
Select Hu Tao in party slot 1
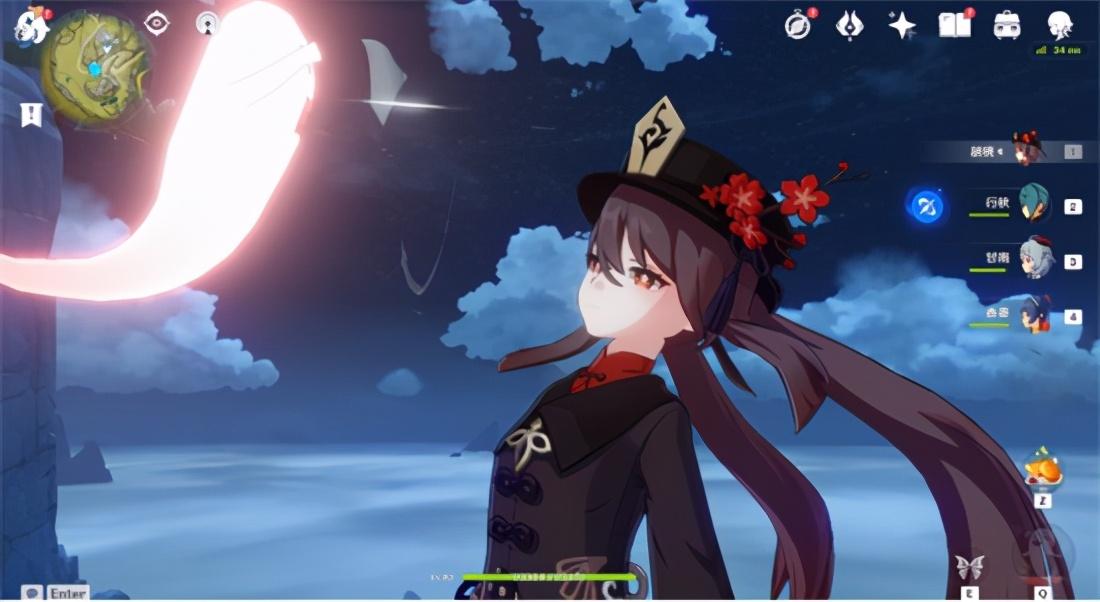[1027, 150]
